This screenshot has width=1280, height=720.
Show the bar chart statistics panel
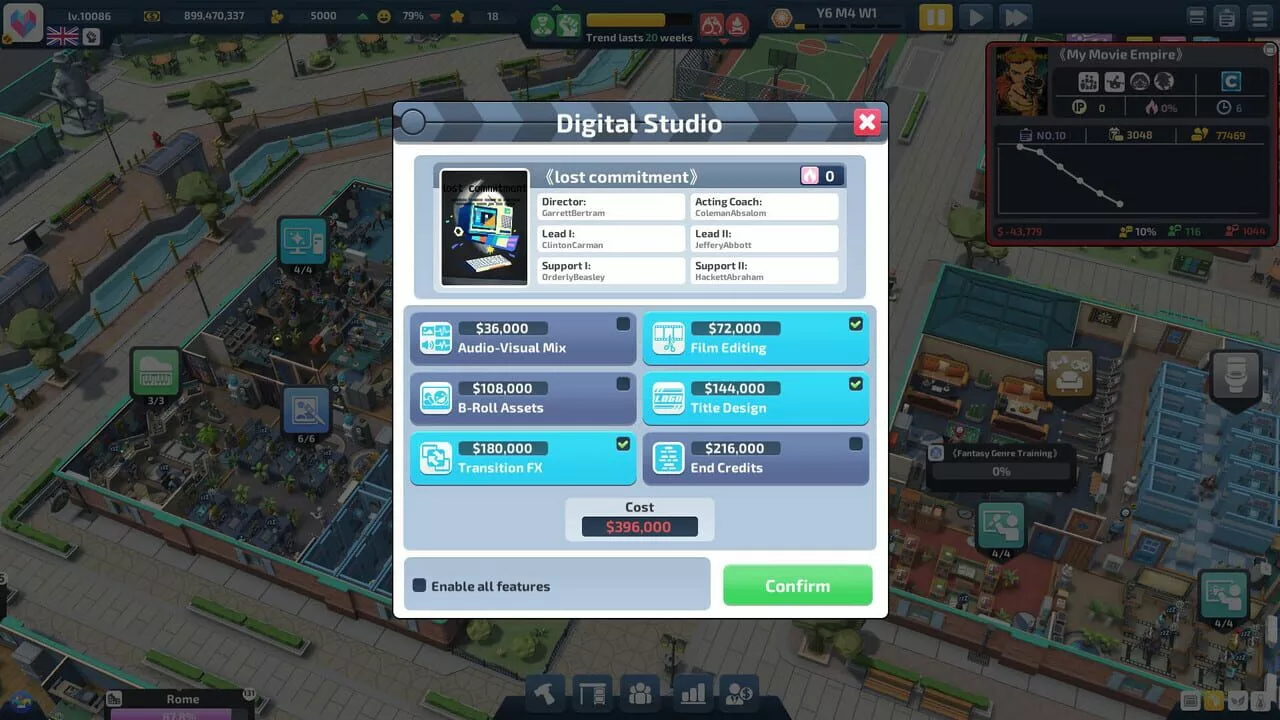click(x=690, y=694)
